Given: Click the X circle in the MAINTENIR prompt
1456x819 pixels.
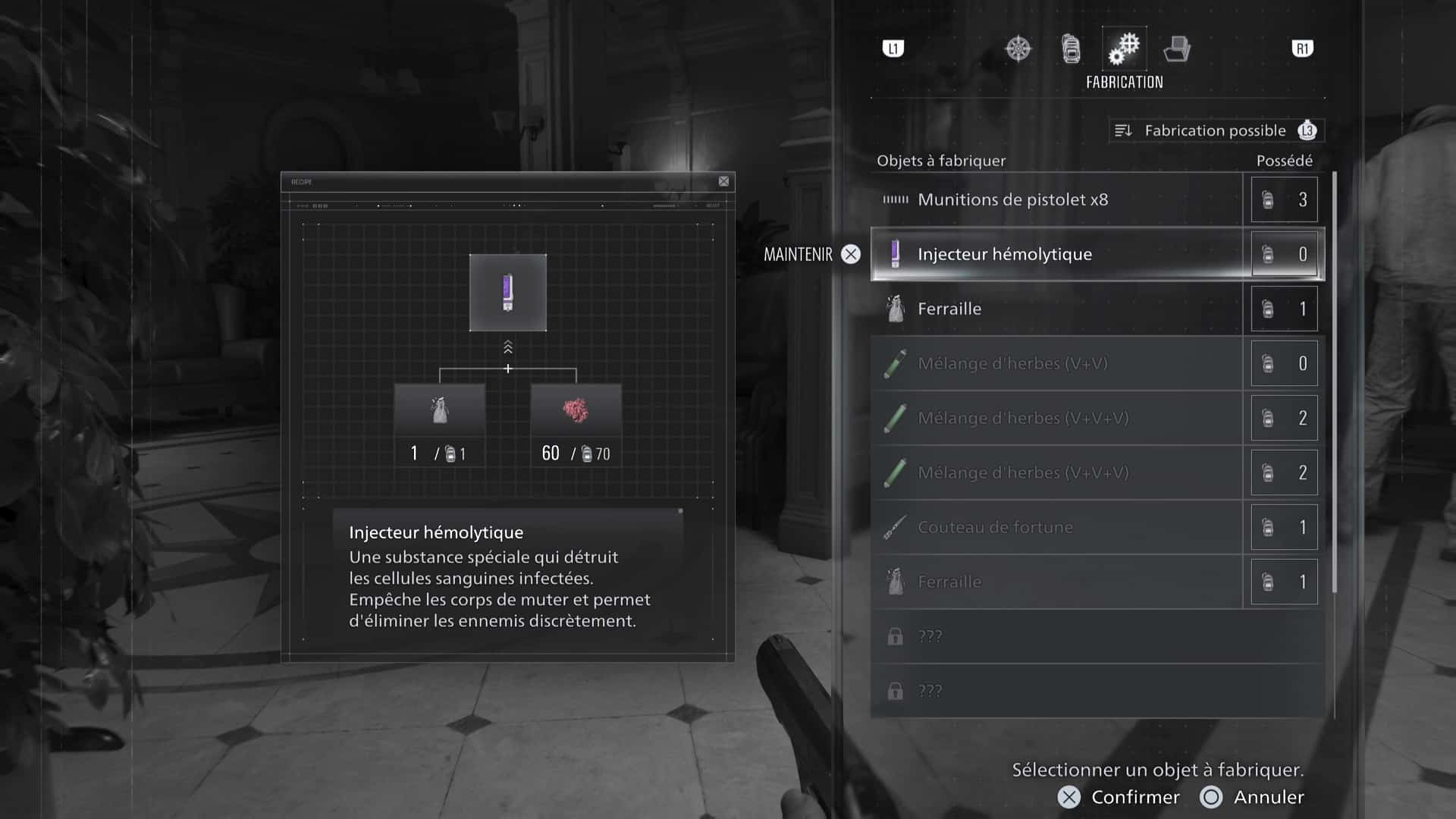Looking at the screenshot, I should [x=851, y=254].
